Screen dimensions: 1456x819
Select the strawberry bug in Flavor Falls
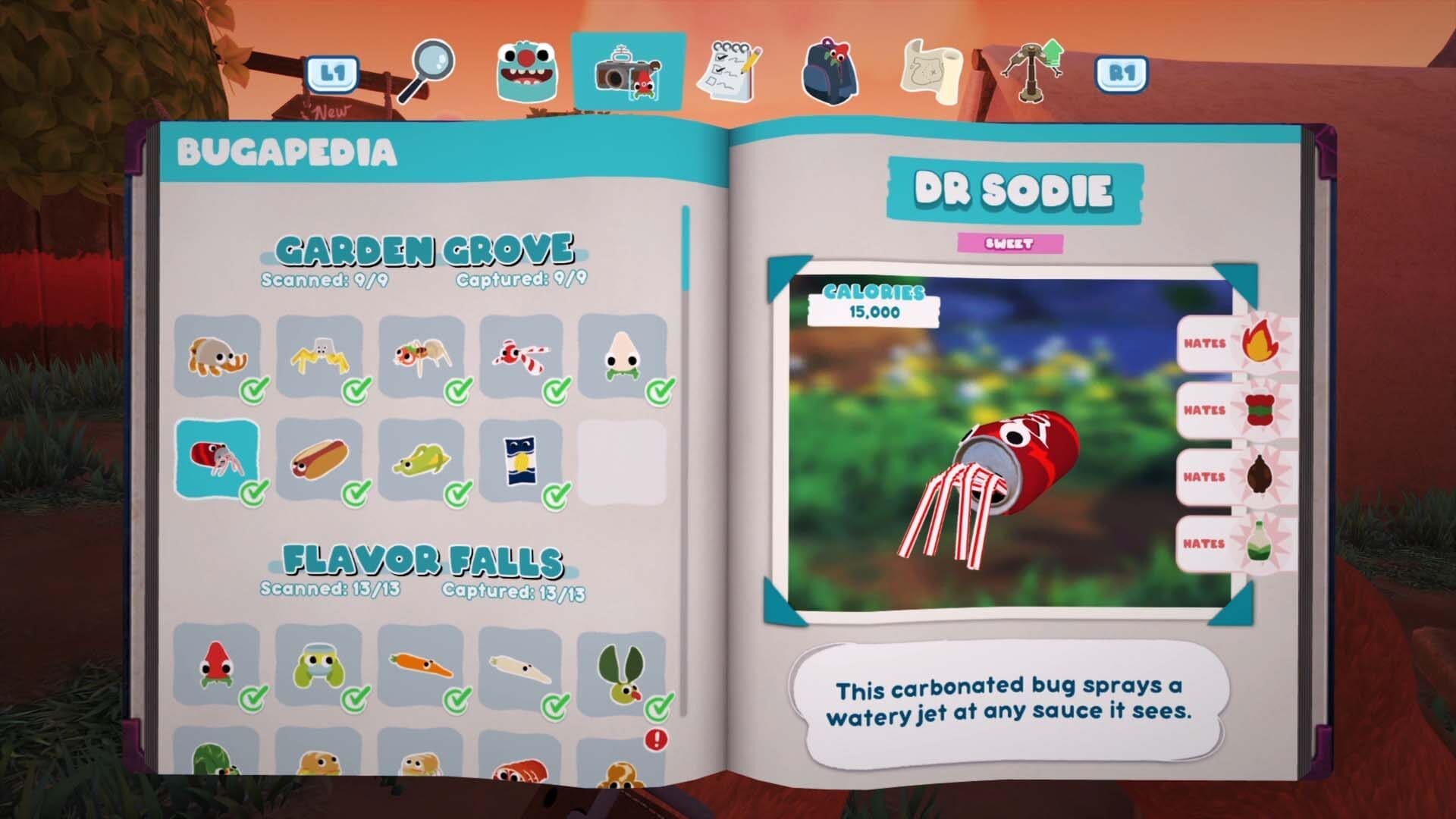(216, 665)
